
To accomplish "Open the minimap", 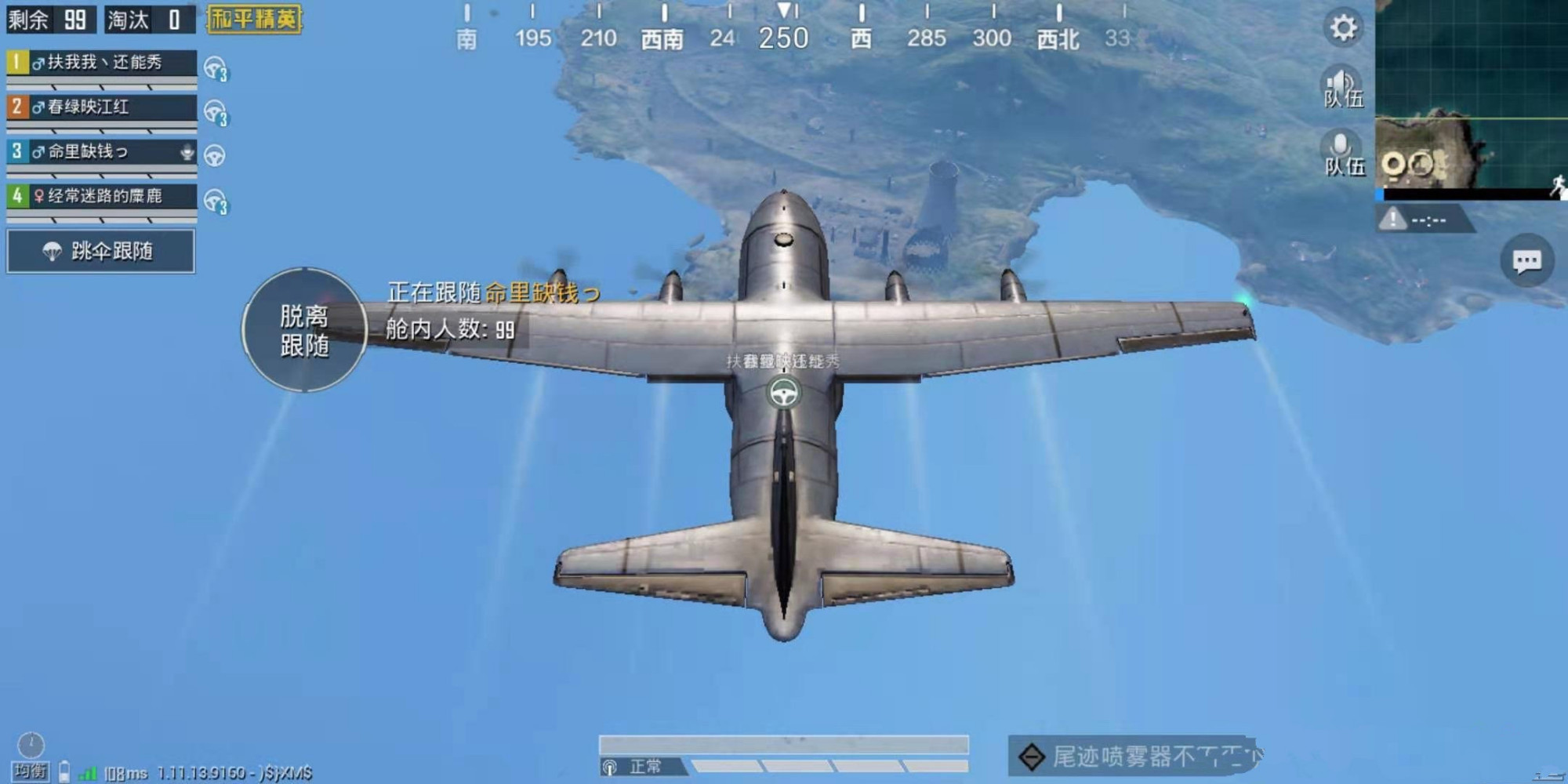I will 1471,98.
